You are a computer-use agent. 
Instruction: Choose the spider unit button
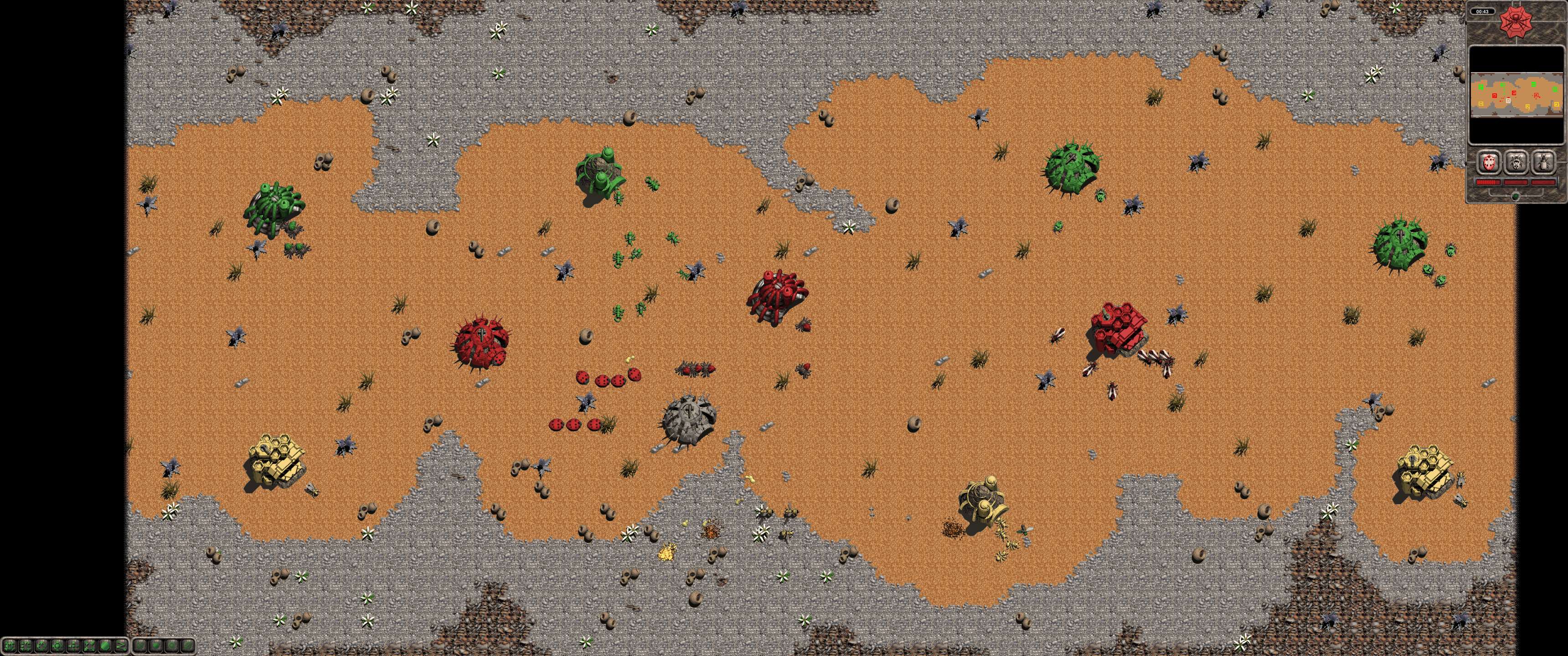click(1516, 163)
